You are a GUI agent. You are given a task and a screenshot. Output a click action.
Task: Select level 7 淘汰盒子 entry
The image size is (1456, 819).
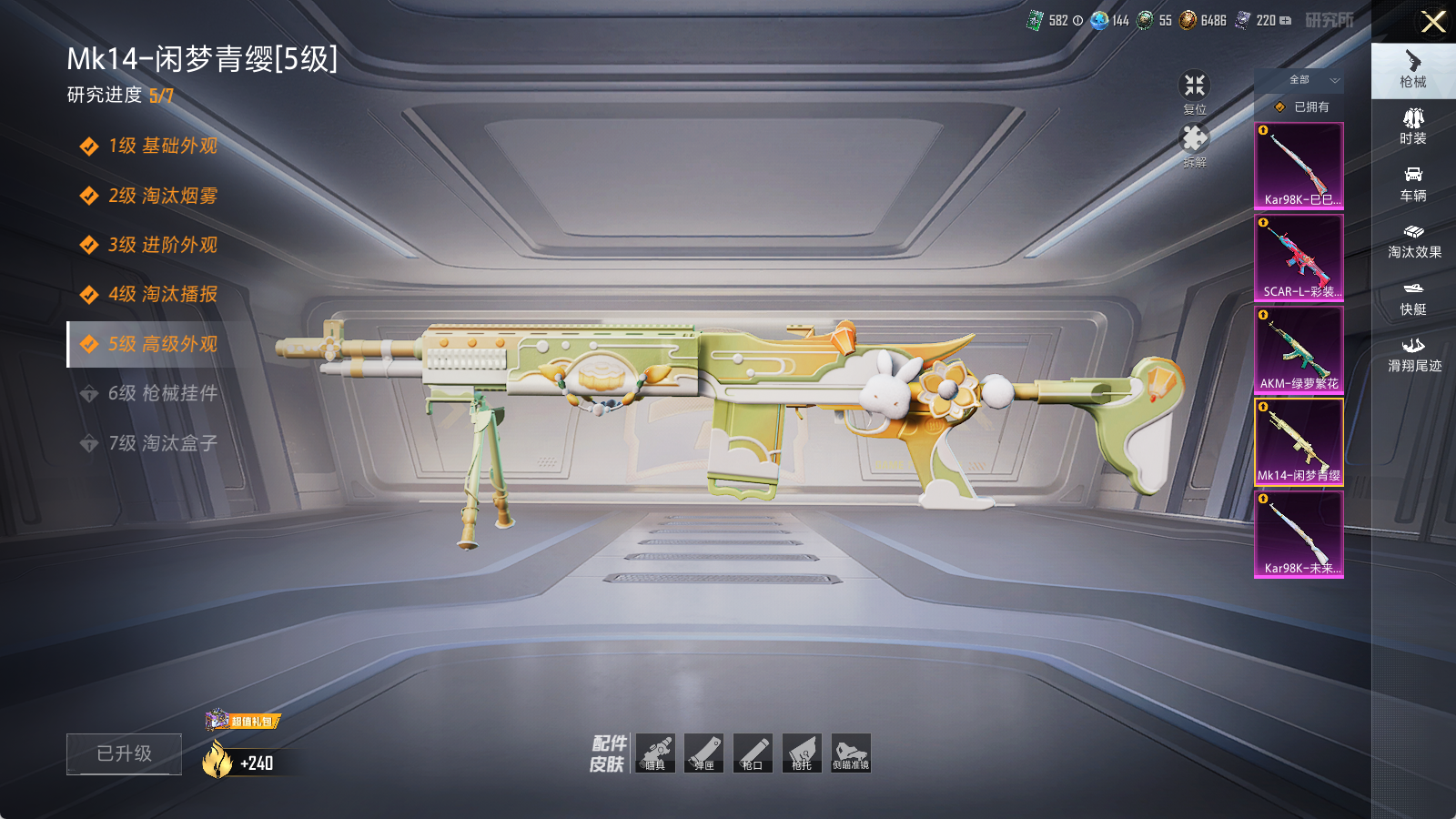click(162, 443)
